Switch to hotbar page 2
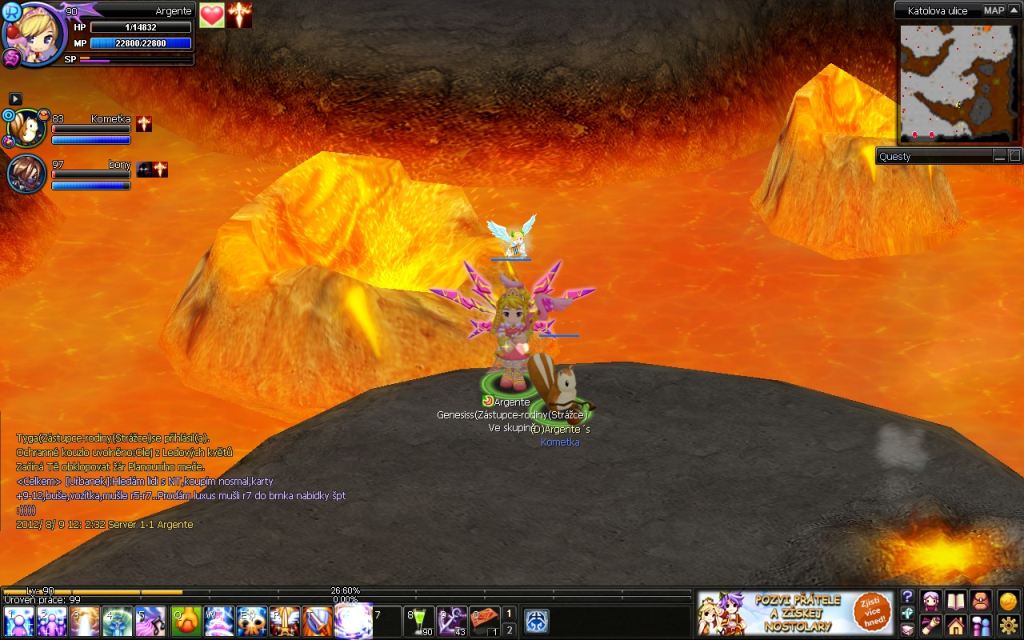Screen dimensions: 1024x640 509,629
